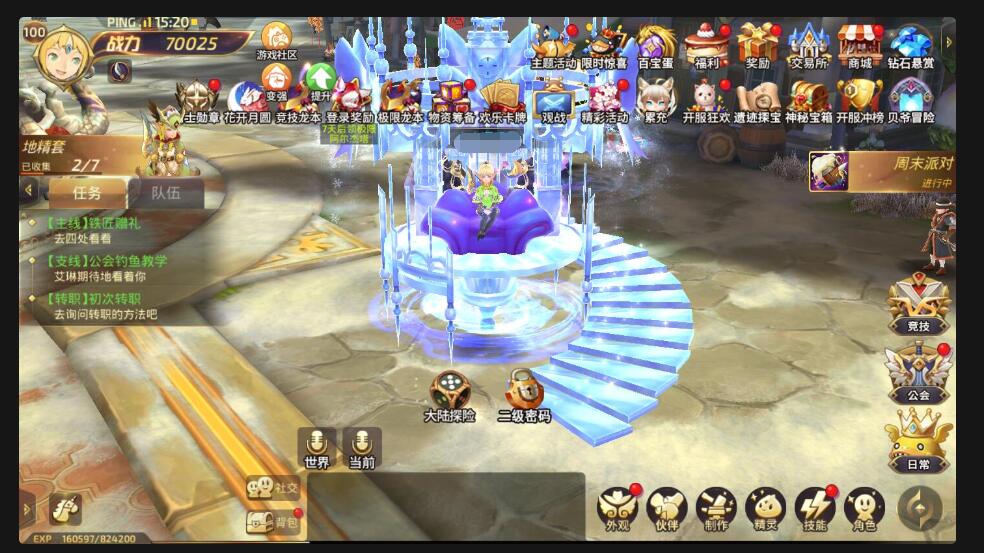Open the 二级密码 secondary password lock

[x=523, y=395]
